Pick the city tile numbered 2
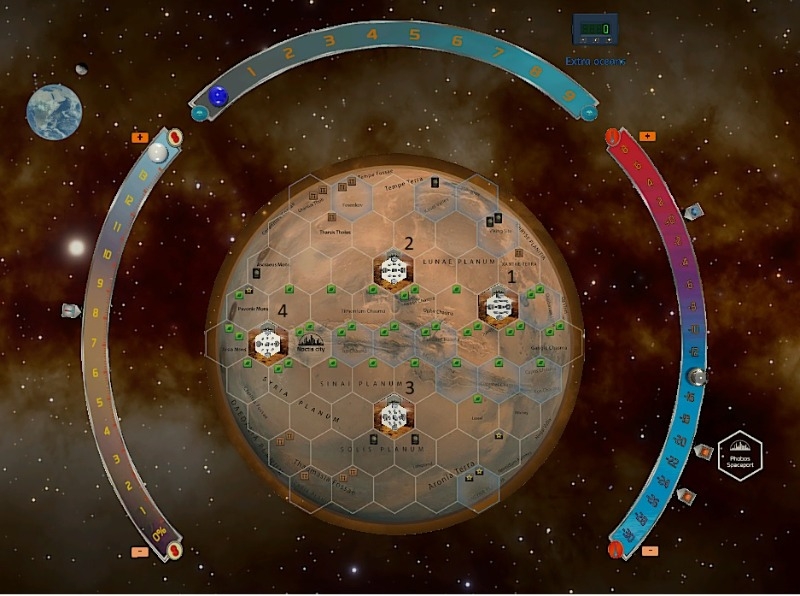This screenshot has height=596, width=800. click(394, 270)
